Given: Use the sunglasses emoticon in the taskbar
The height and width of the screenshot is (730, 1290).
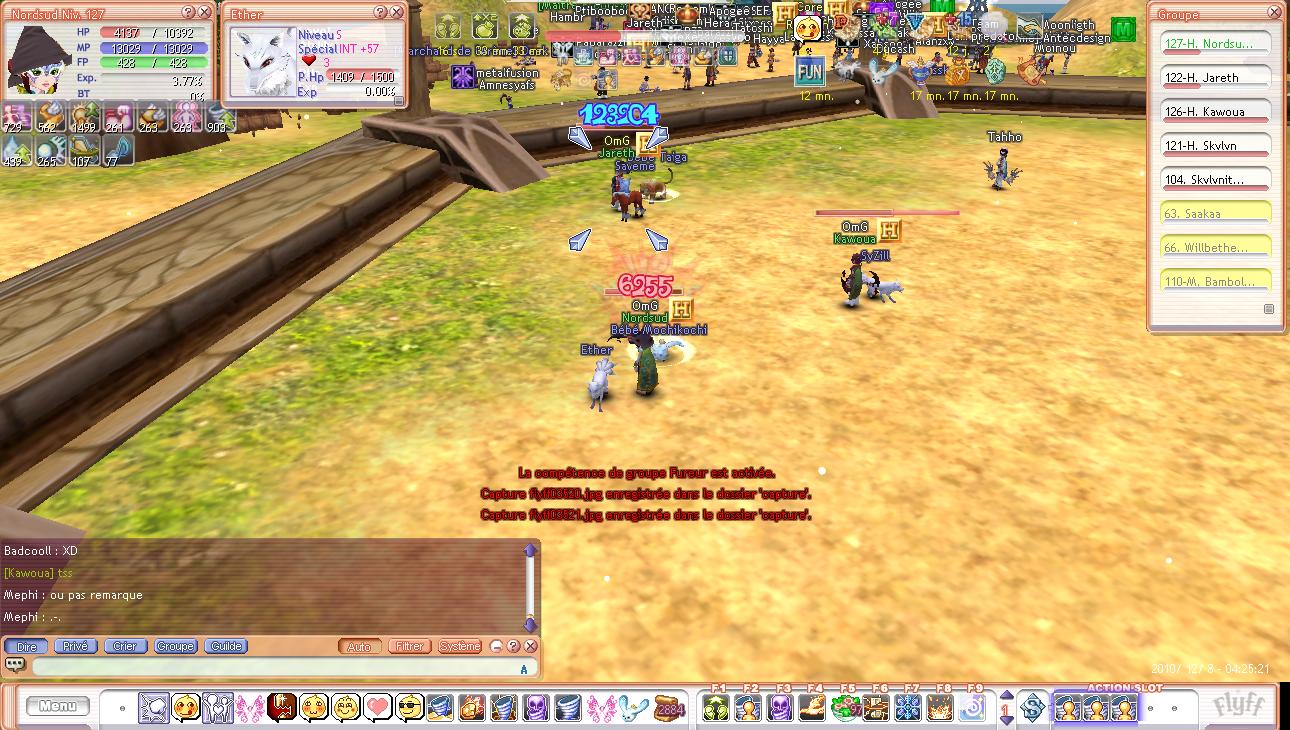Looking at the screenshot, I should click(x=410, y=707).
